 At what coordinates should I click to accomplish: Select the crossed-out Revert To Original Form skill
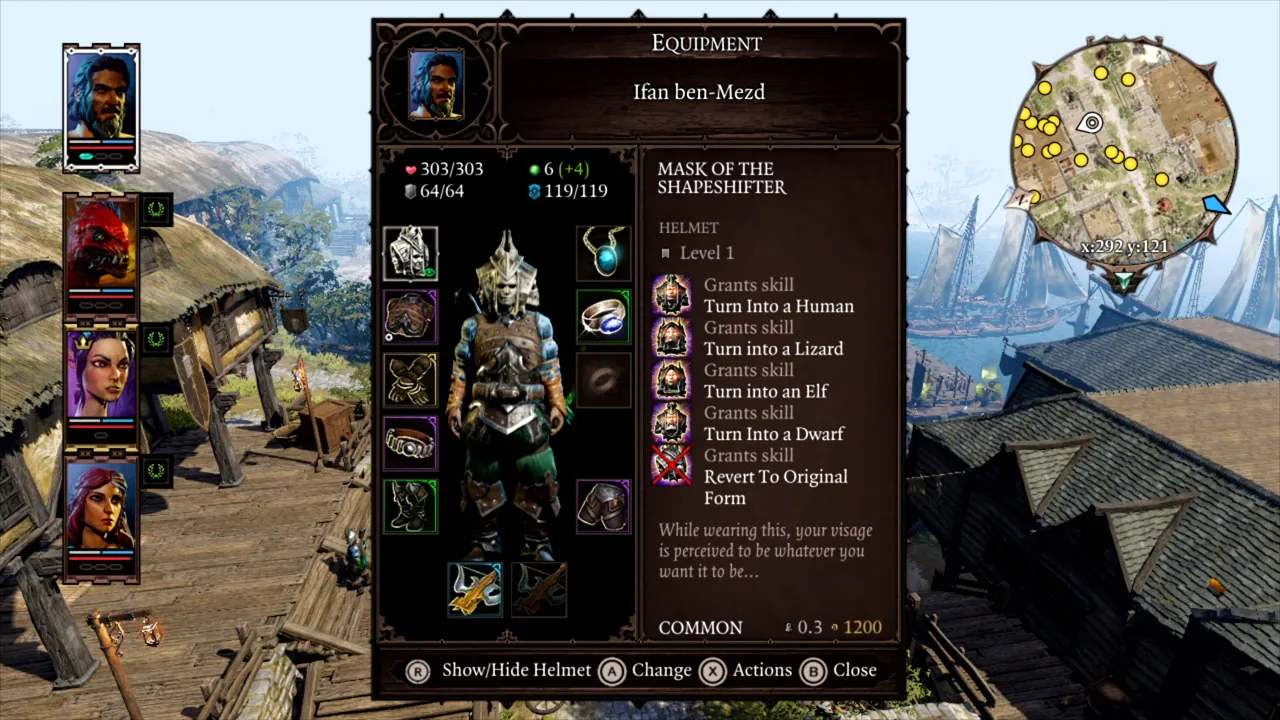pos(671,466)
